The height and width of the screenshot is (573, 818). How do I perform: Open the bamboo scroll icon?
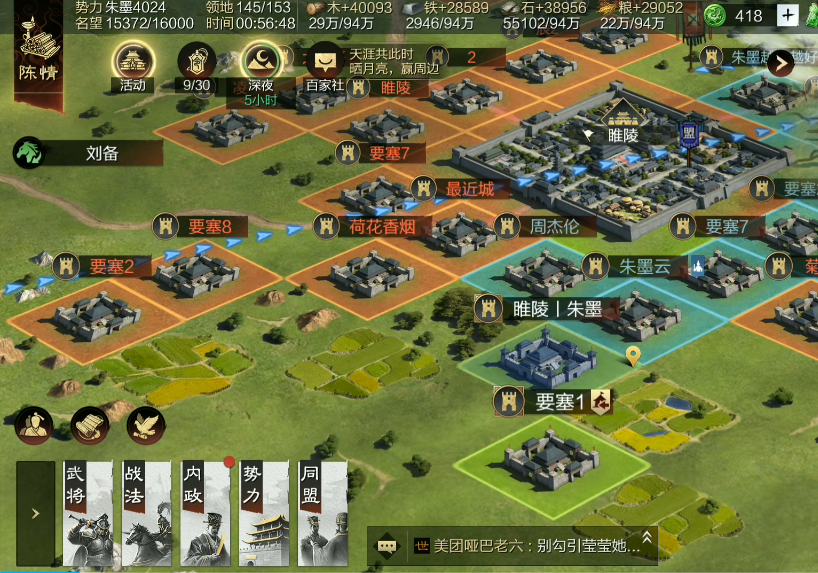(90, 425)
